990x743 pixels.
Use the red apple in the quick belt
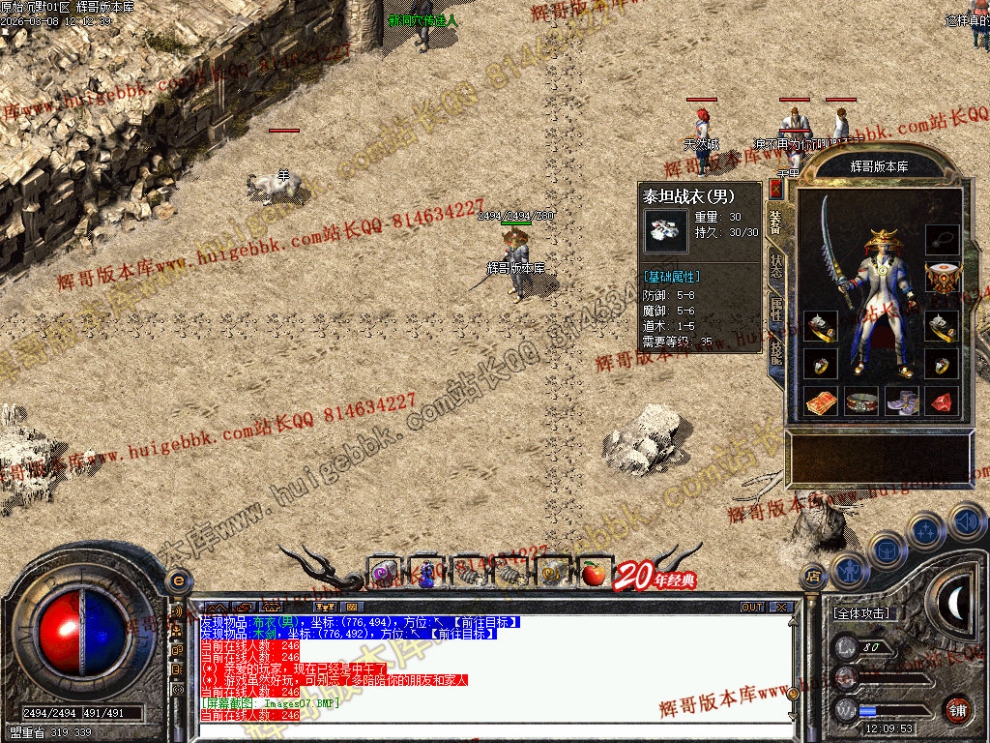tap(594, 572)
